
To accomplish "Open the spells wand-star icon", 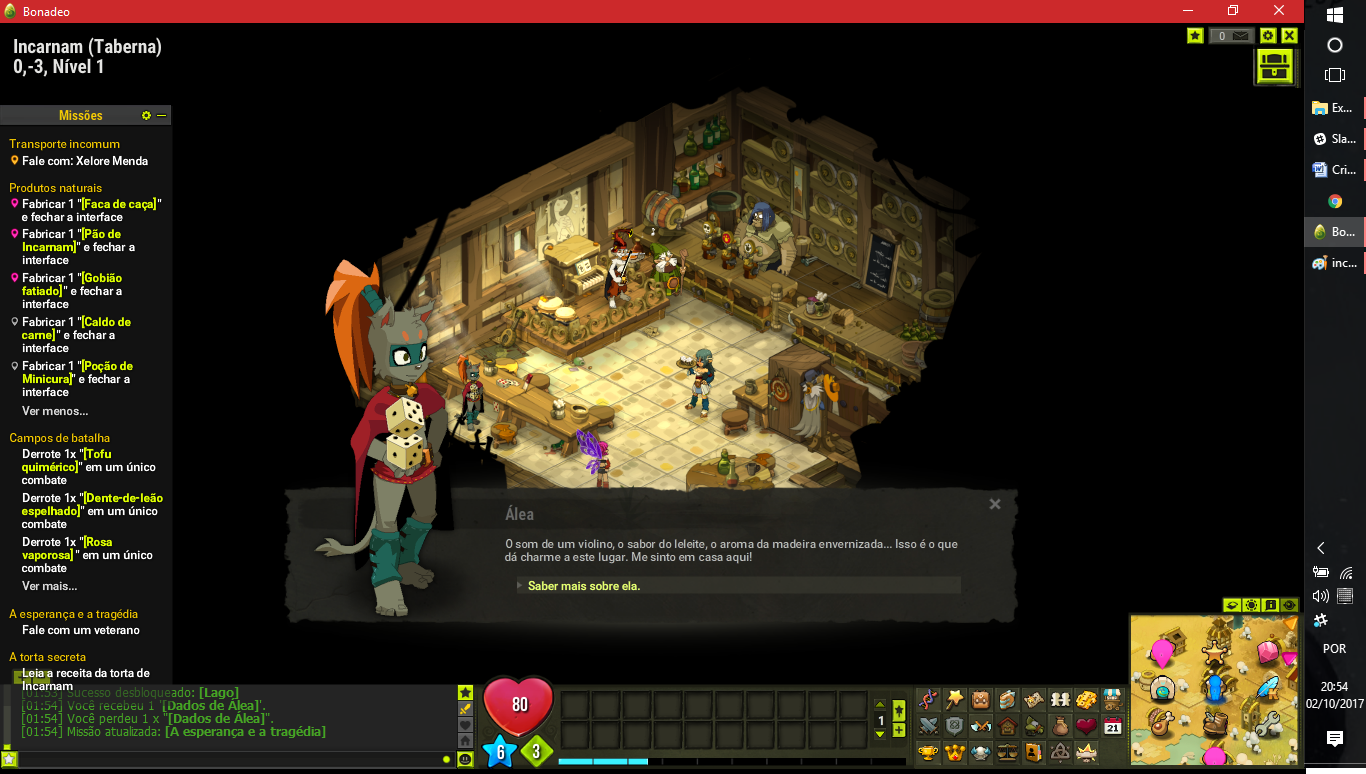I will point(955,698).
